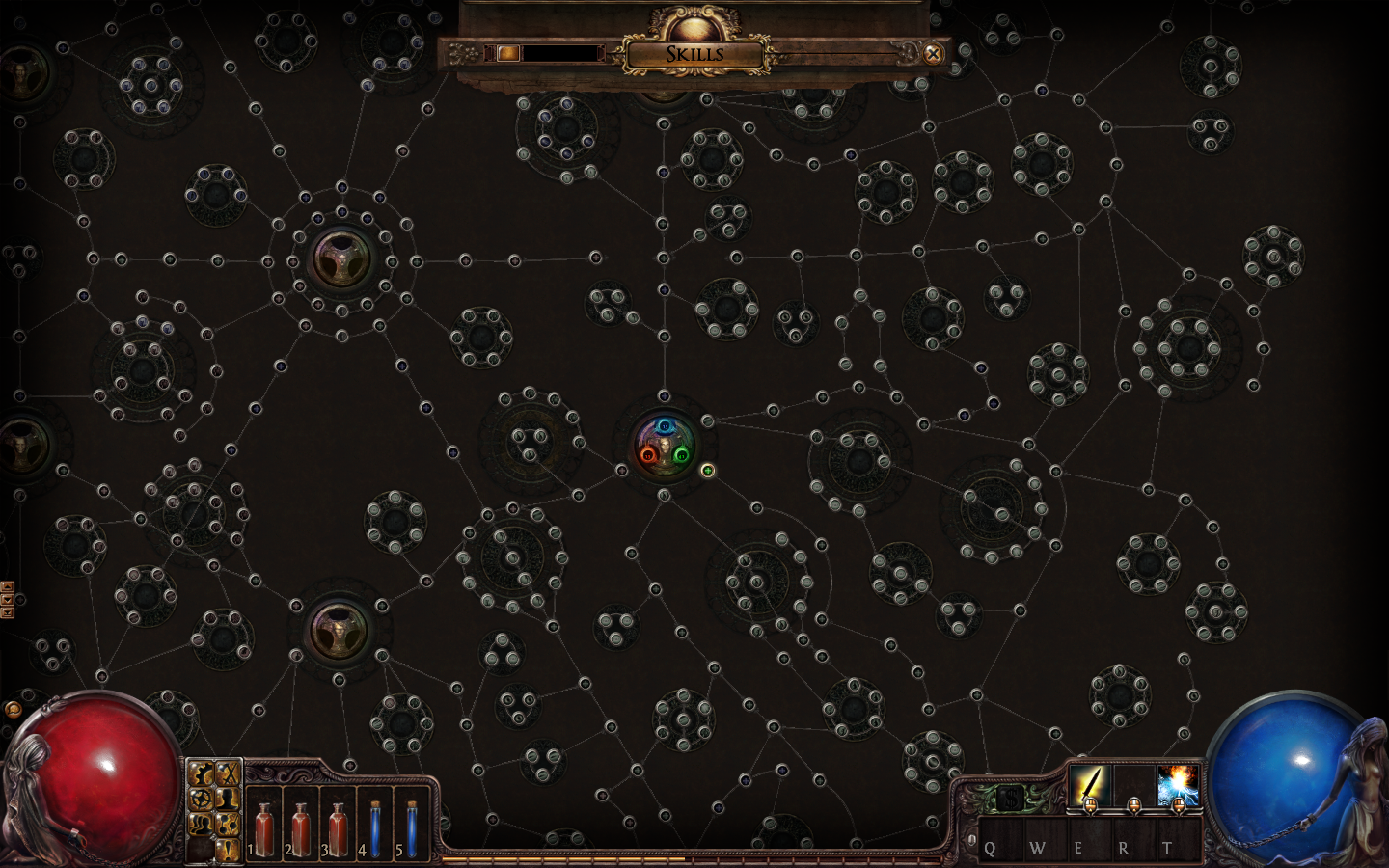The height and width of the screenshot is (868, 1389).
Task: Open the chat bubble icon
Action: 13,710
